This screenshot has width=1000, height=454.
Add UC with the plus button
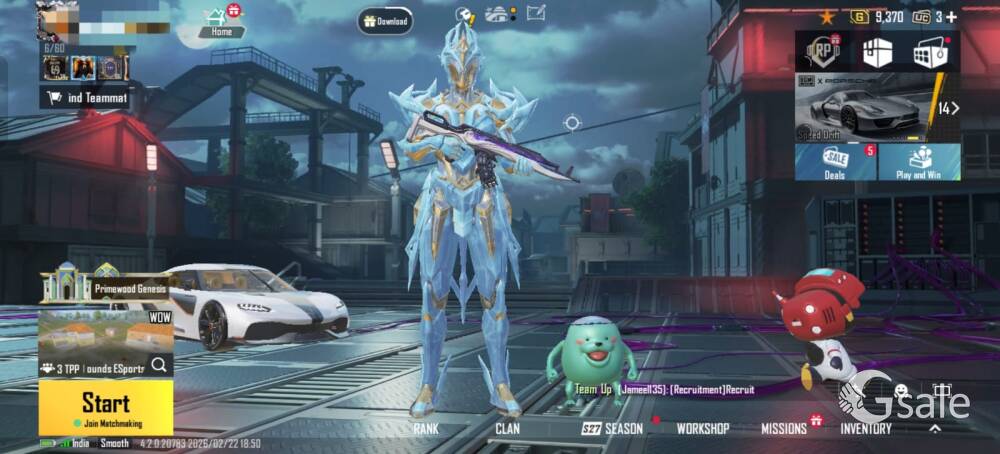[951, 17]
